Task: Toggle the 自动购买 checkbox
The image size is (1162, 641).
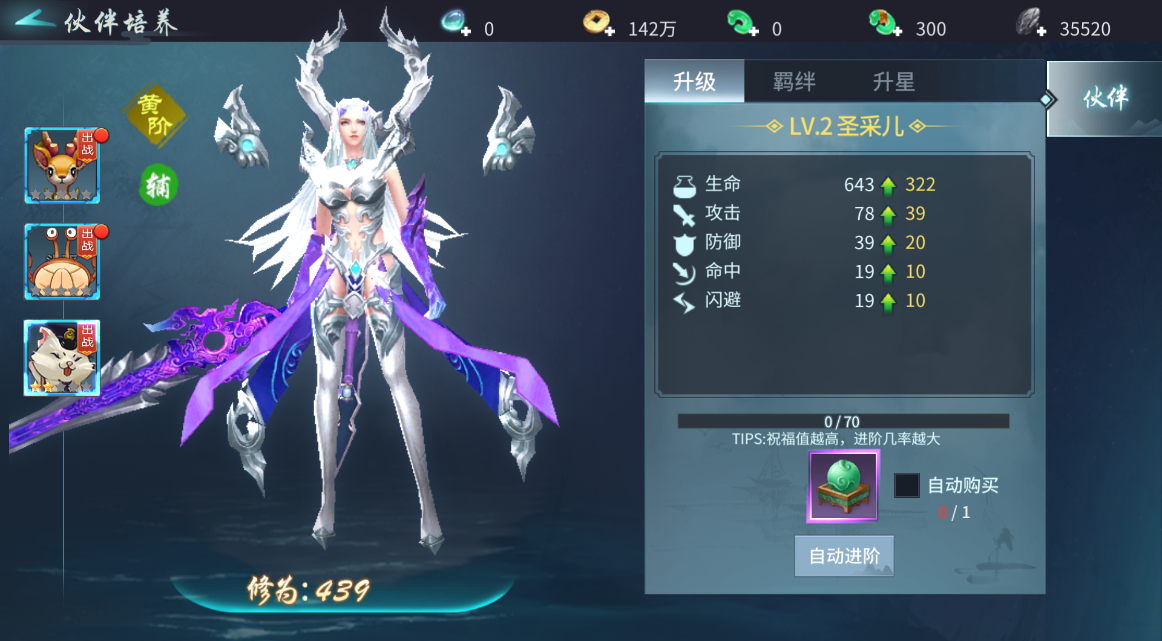Action: [906, 485]
